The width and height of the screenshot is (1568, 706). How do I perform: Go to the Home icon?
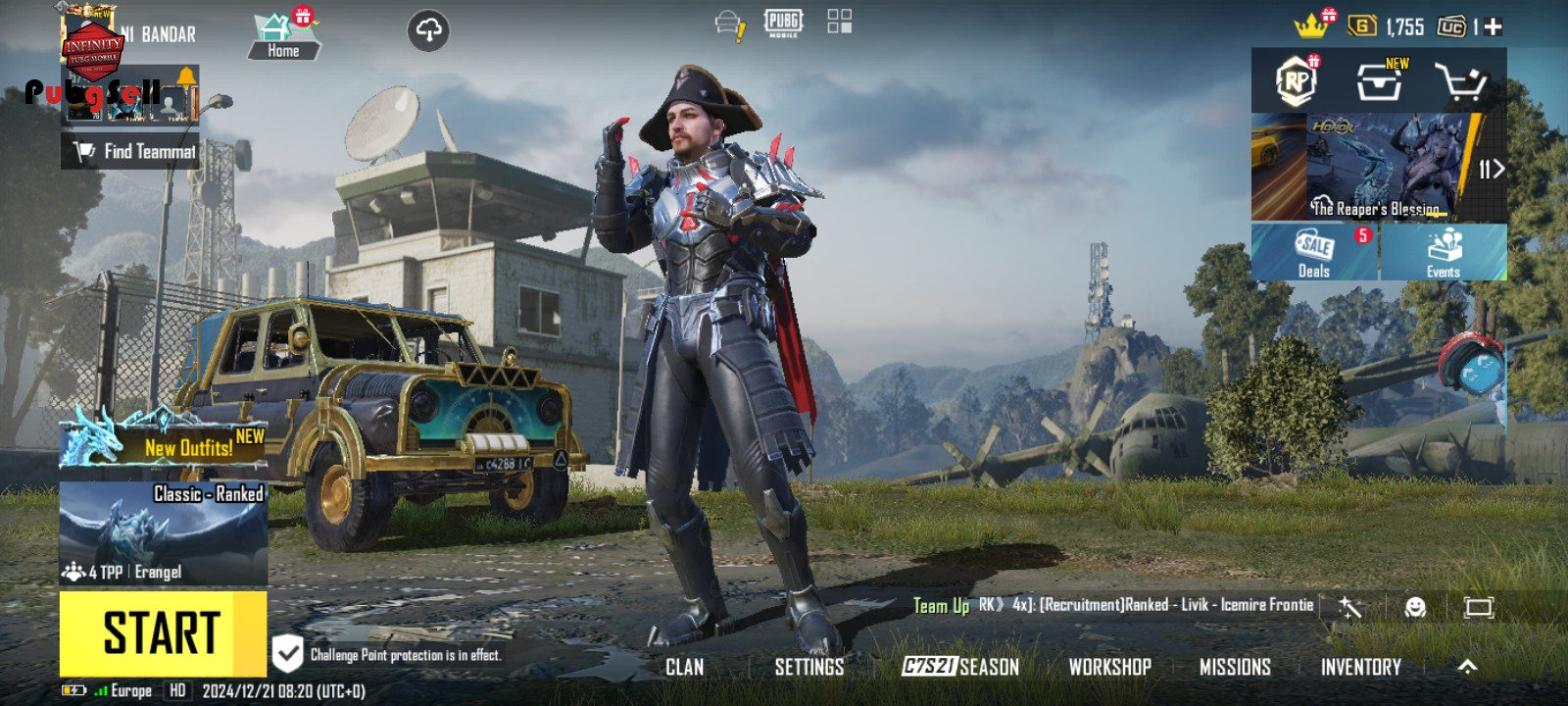pos(283,36)
